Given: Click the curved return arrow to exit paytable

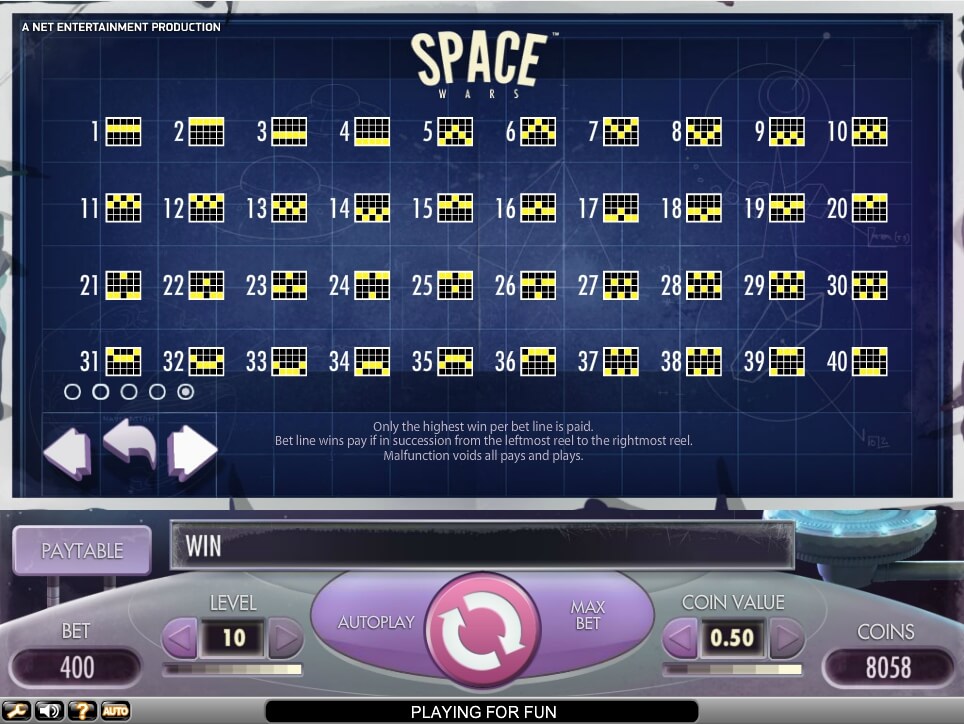Looking at the screenshot, I should [130, 447].
